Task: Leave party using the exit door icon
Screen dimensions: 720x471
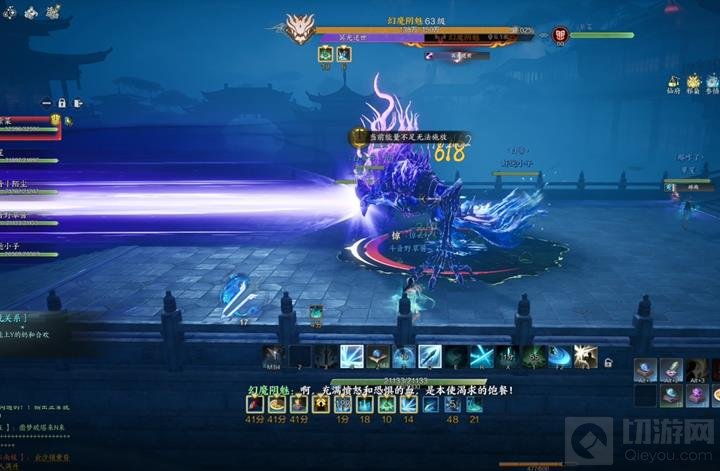Action: pos(77,102)
